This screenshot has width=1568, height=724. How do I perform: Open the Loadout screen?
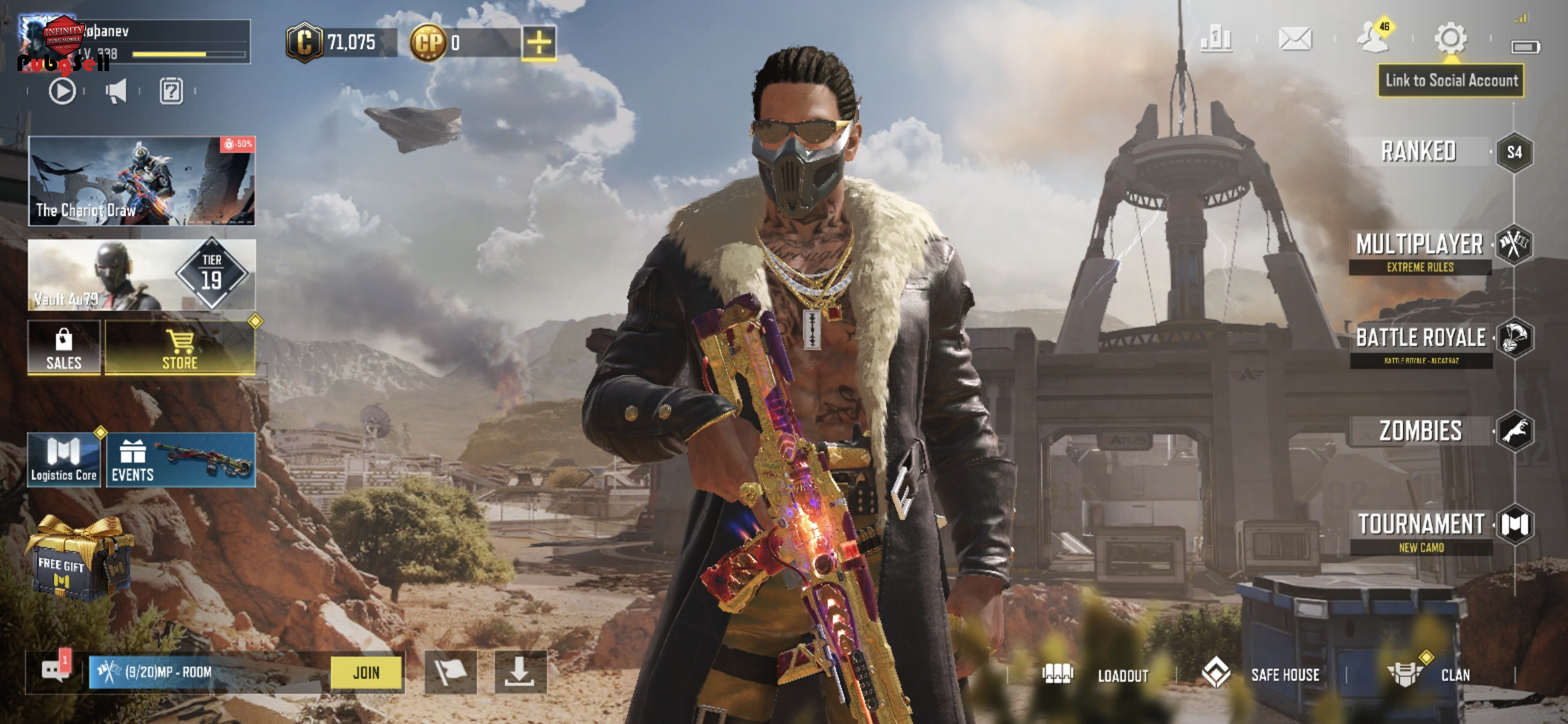1098,674
